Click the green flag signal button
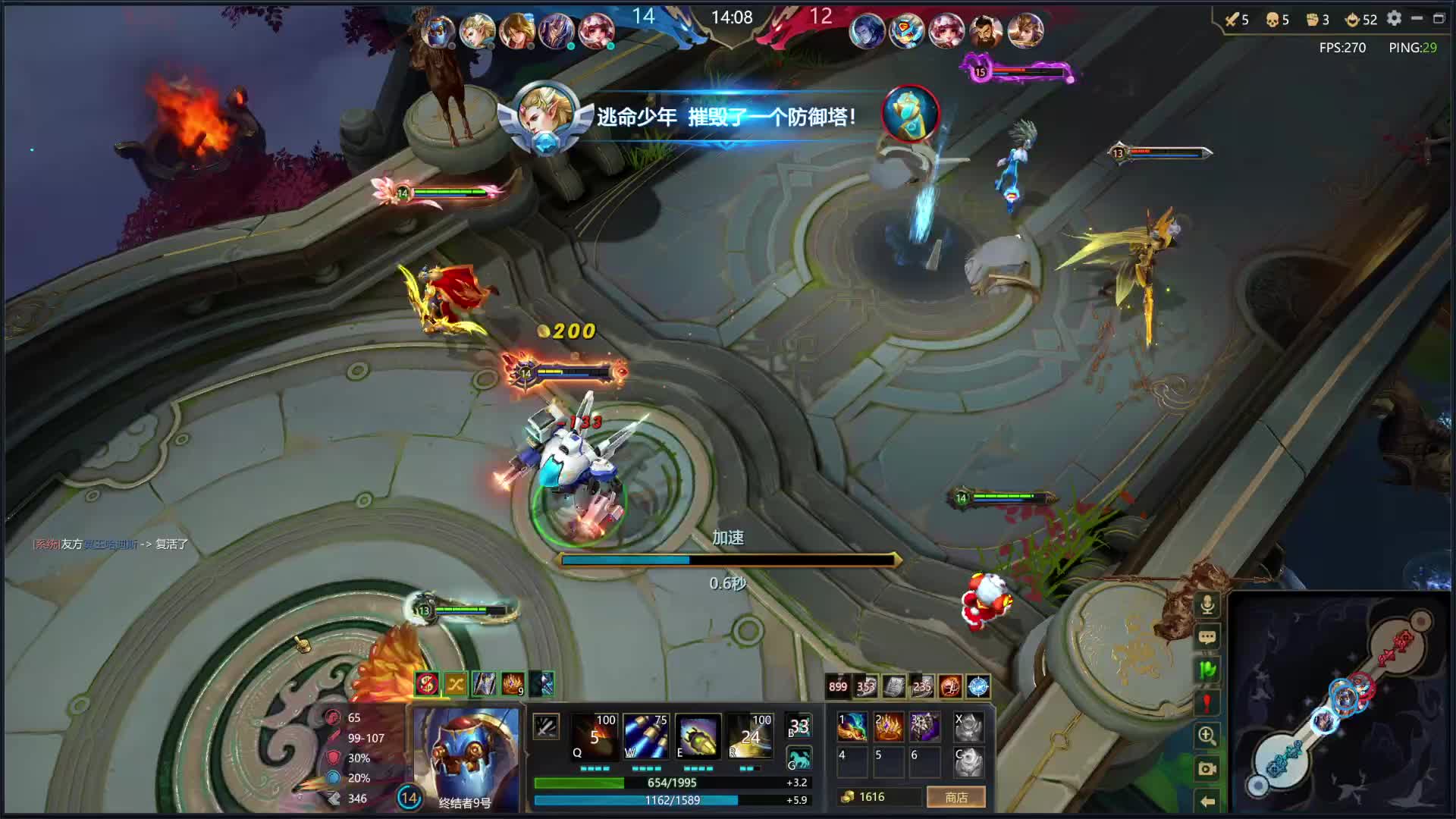The height and width of the screenshot is (819, 1456). 1207,670
